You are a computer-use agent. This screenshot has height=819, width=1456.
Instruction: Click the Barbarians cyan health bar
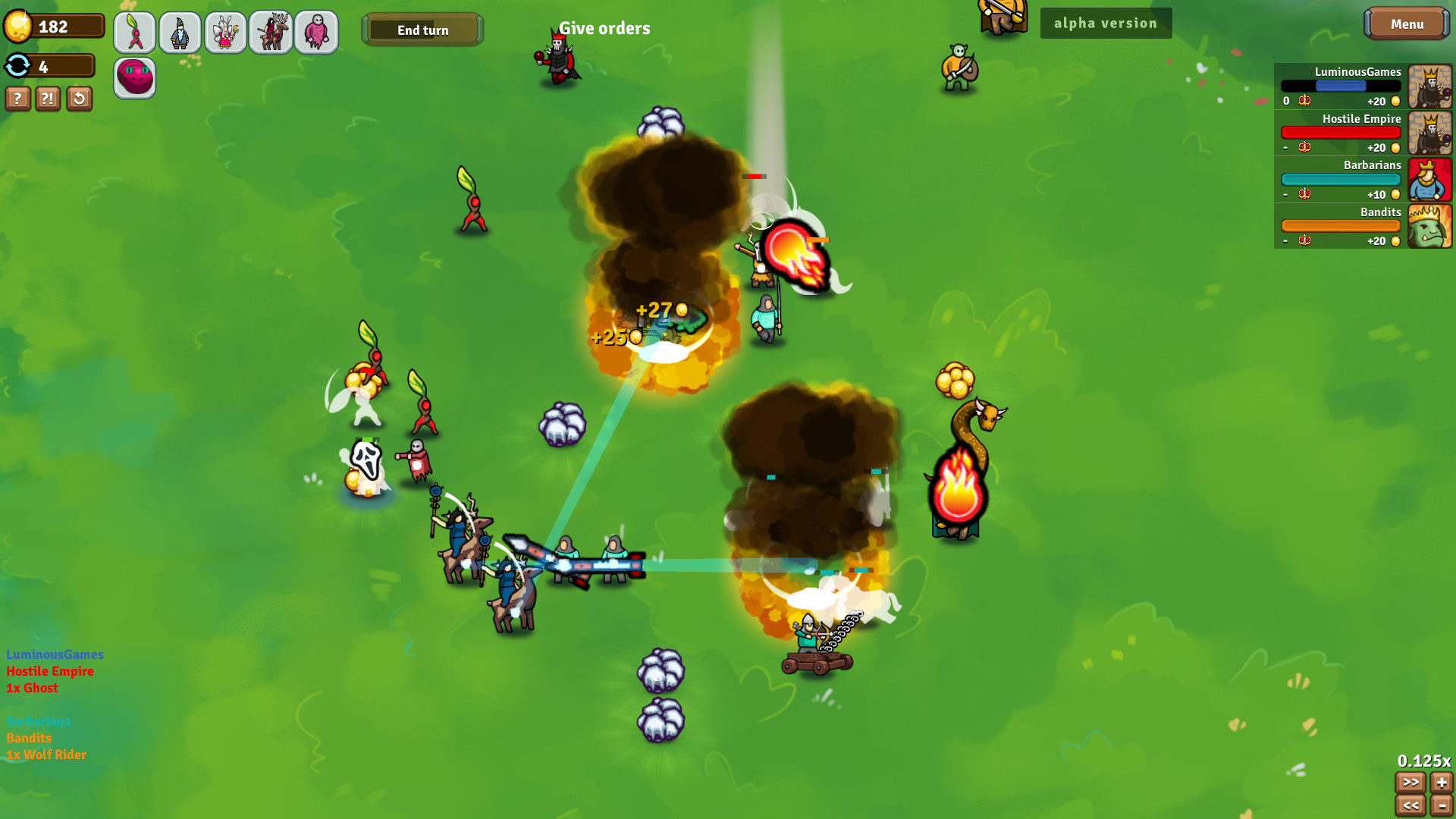(1340, 179)
